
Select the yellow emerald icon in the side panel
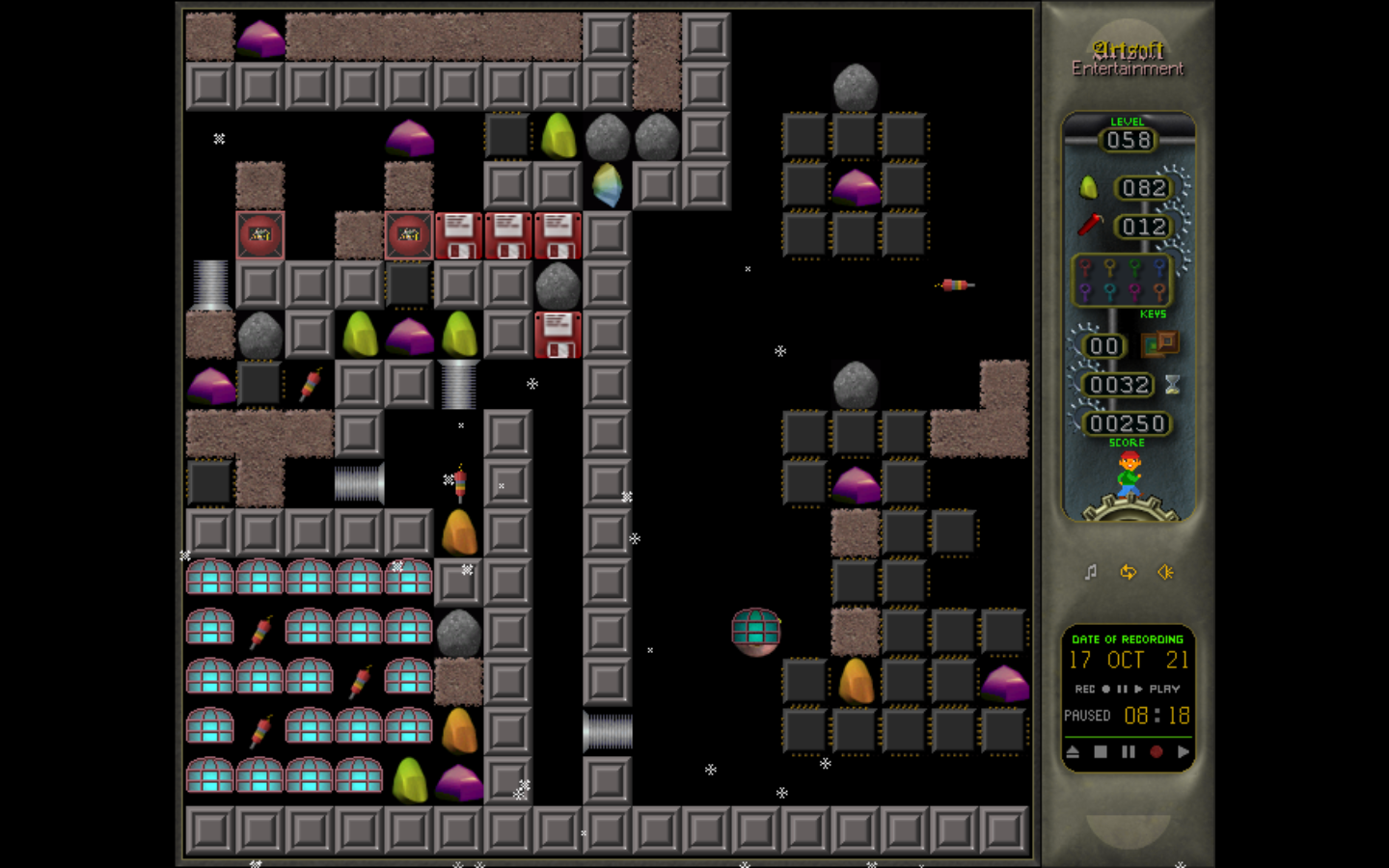click(x=1087, y=187)
